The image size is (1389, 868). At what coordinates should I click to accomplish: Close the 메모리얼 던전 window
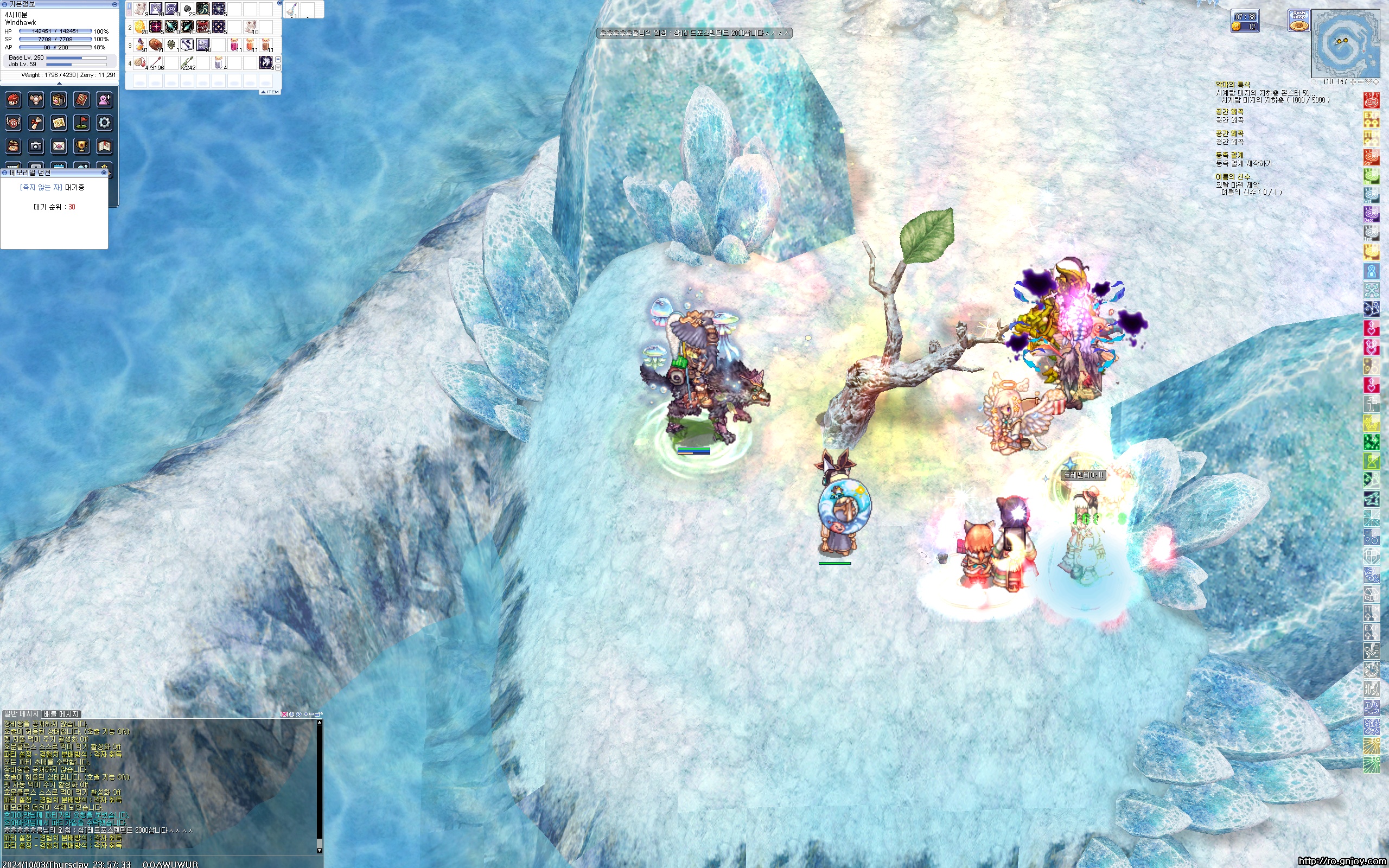(104, 173)
